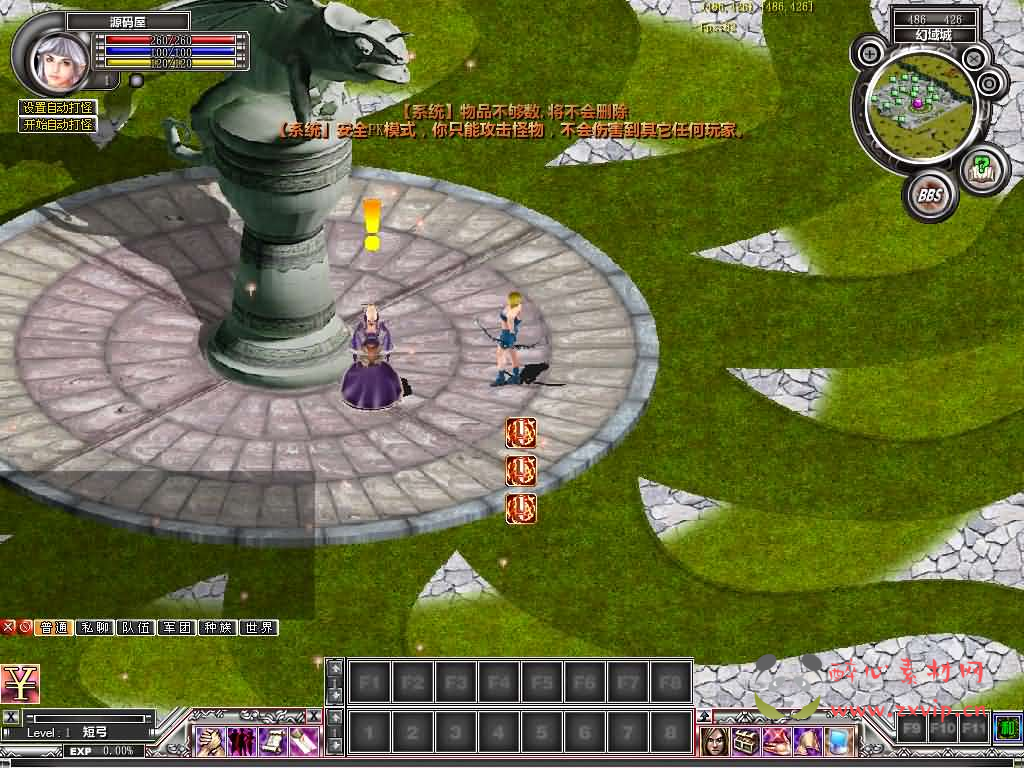The image size is (1024, 768).
Task: Click the BBS button
Action: tap(930, 195)
